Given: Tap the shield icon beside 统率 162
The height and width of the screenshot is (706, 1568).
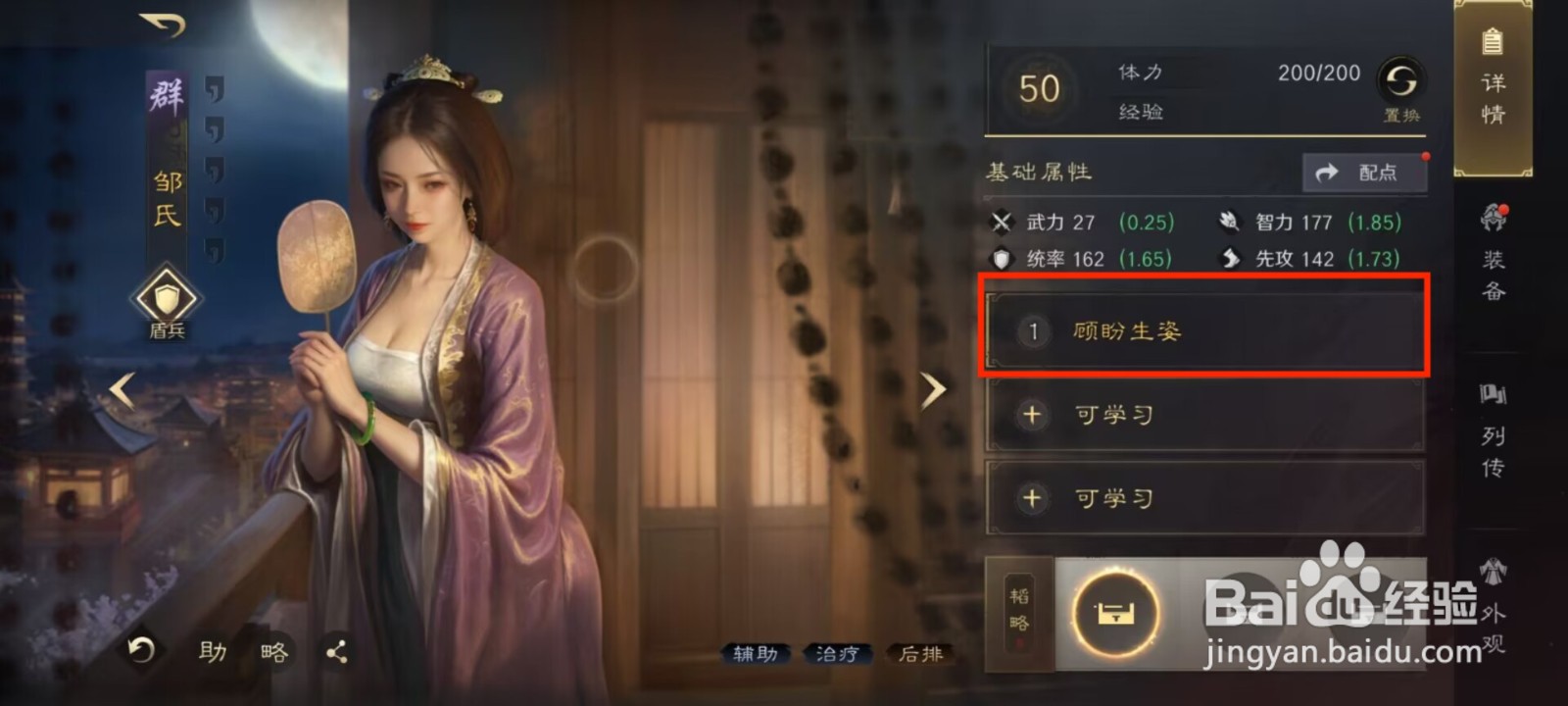Looking at the screenshot, I should (1002, 259).
